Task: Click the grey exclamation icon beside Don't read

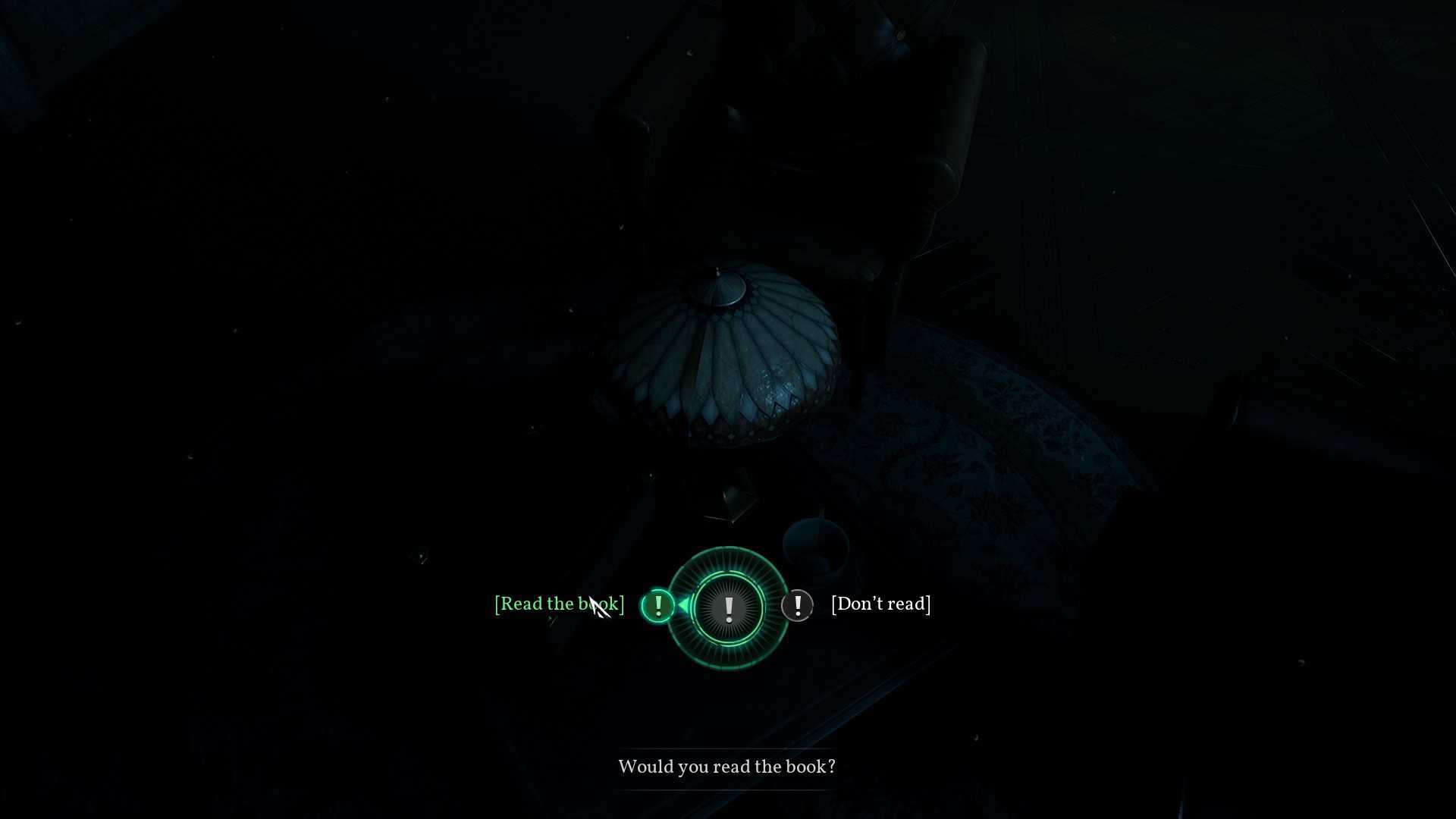Action: (797, 606)
